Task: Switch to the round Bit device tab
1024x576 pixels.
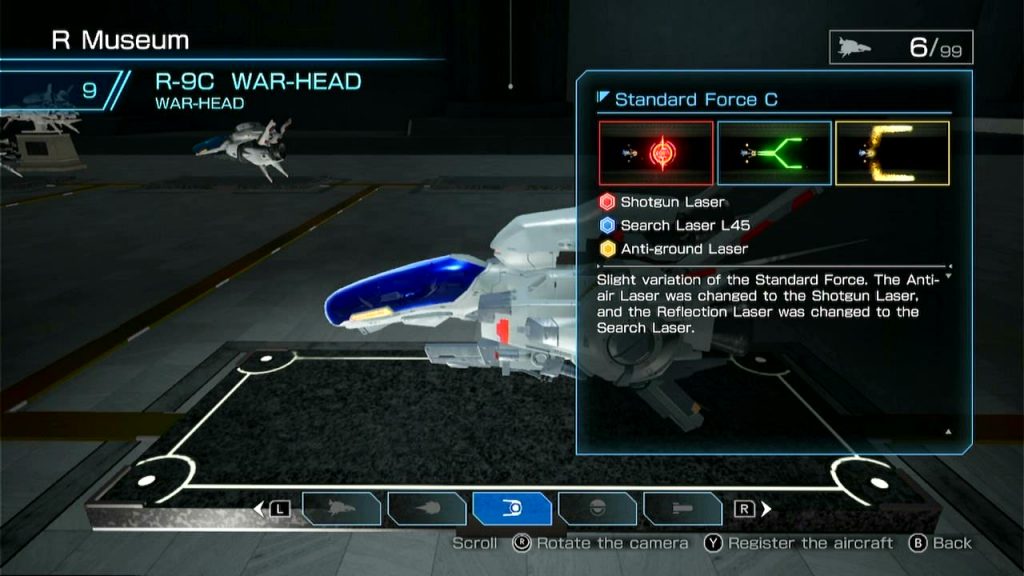Action: coord(597,508)
